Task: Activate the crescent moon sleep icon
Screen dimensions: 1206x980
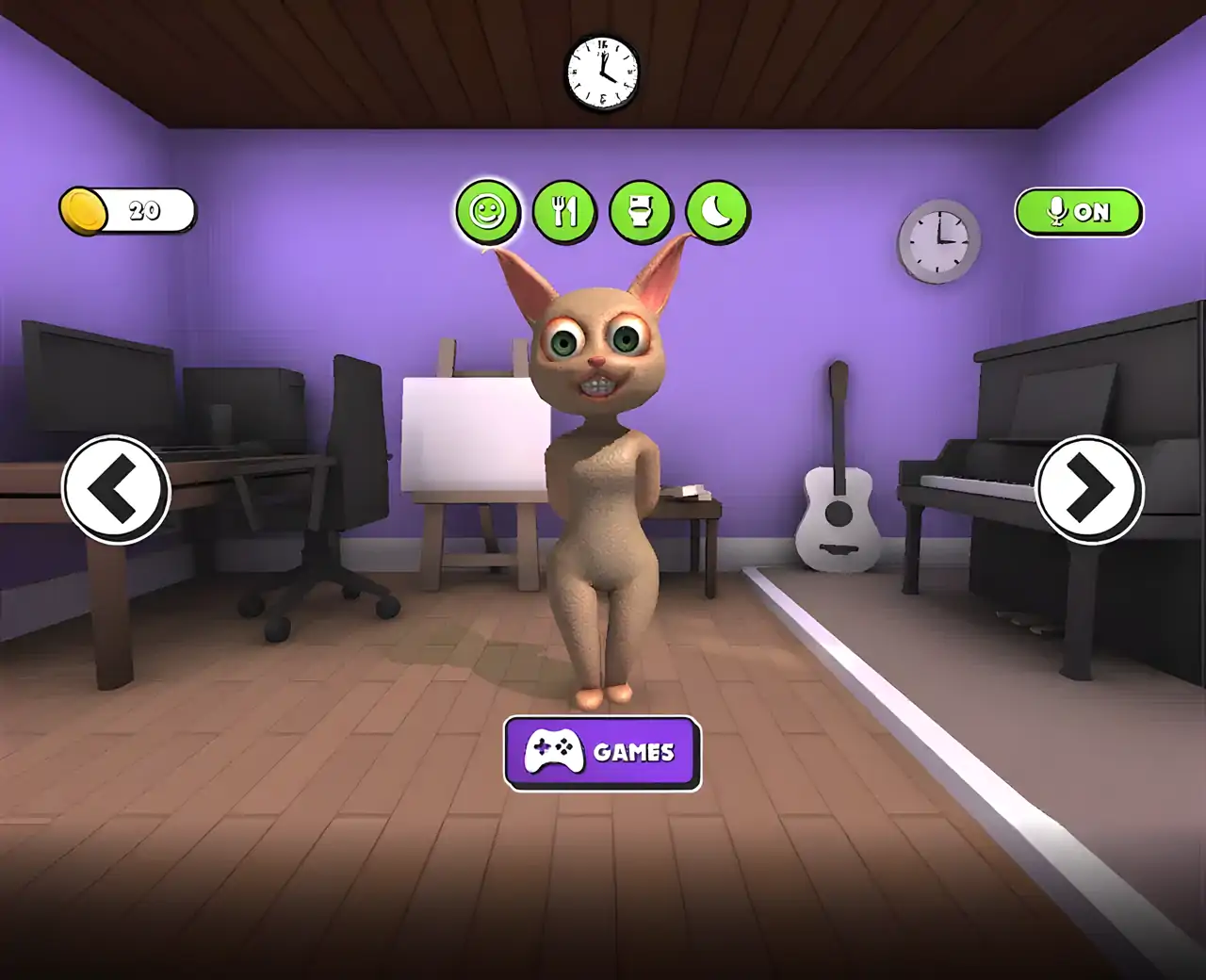Action: tap(717, 211)
